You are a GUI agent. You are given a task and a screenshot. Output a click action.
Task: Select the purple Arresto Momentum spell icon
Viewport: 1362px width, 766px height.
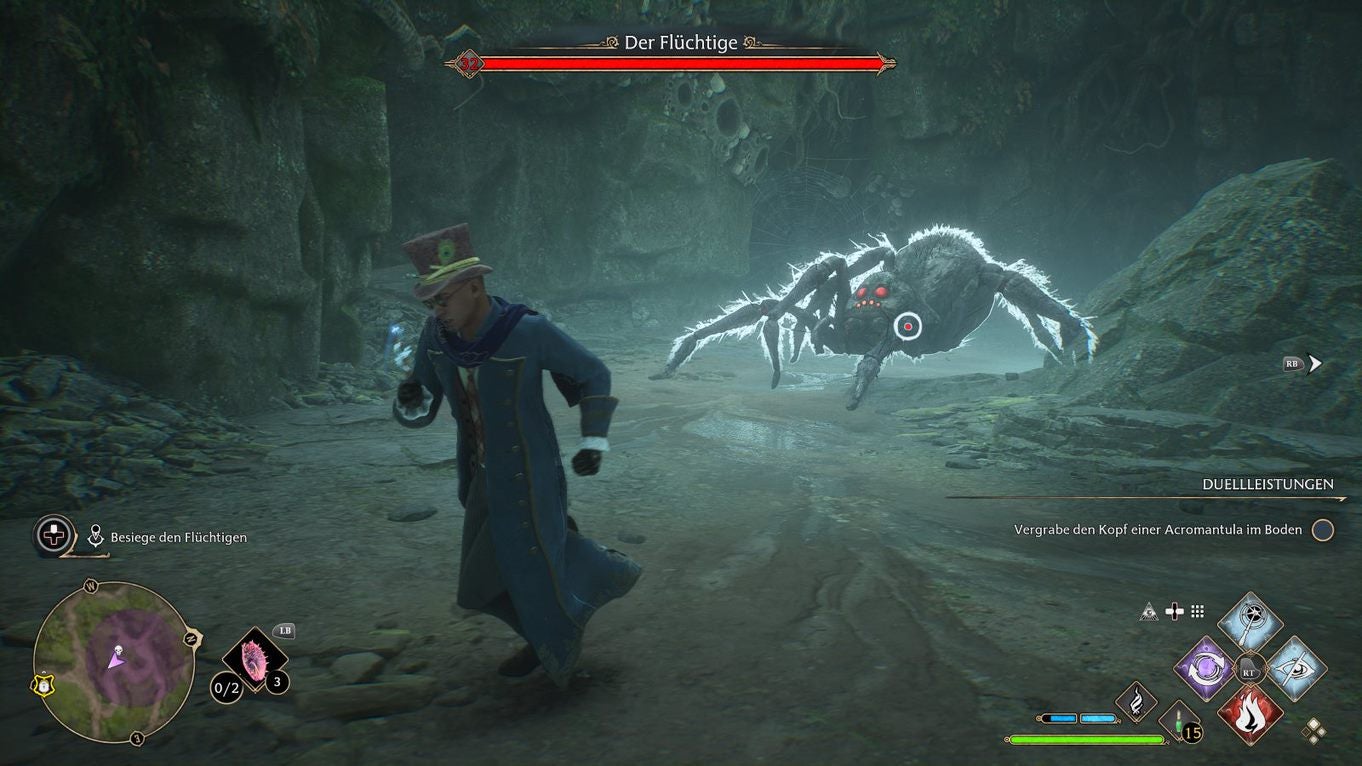point(1205,668)
